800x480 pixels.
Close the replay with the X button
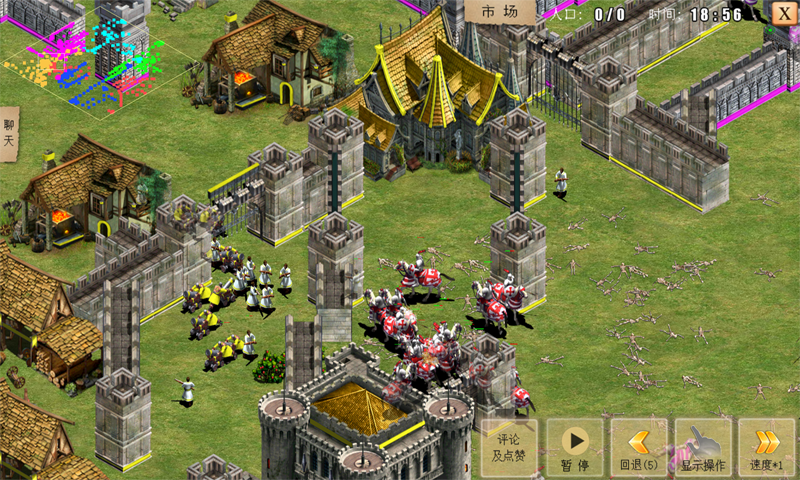pos(783,13)
